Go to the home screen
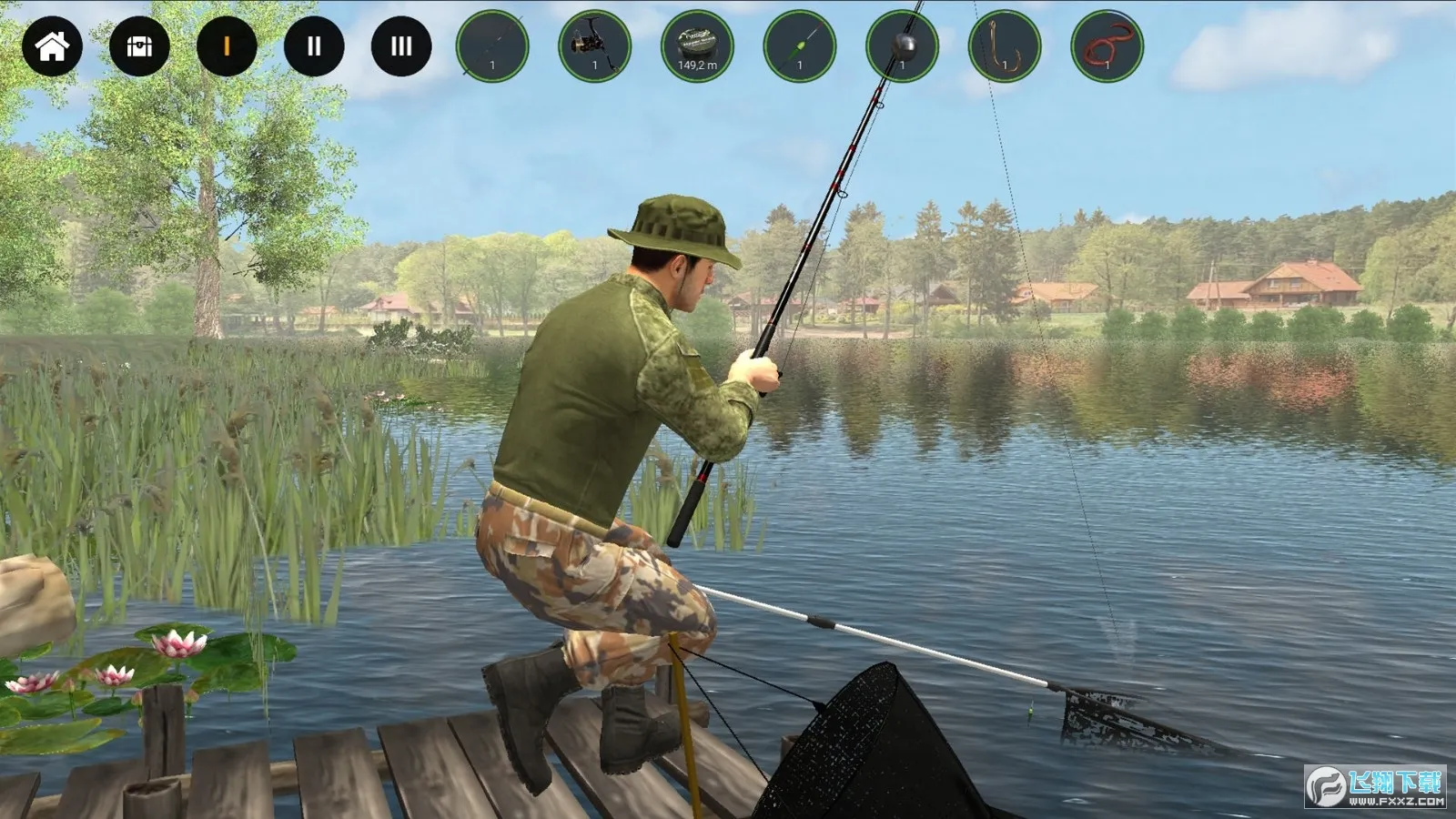 point(52,45)
